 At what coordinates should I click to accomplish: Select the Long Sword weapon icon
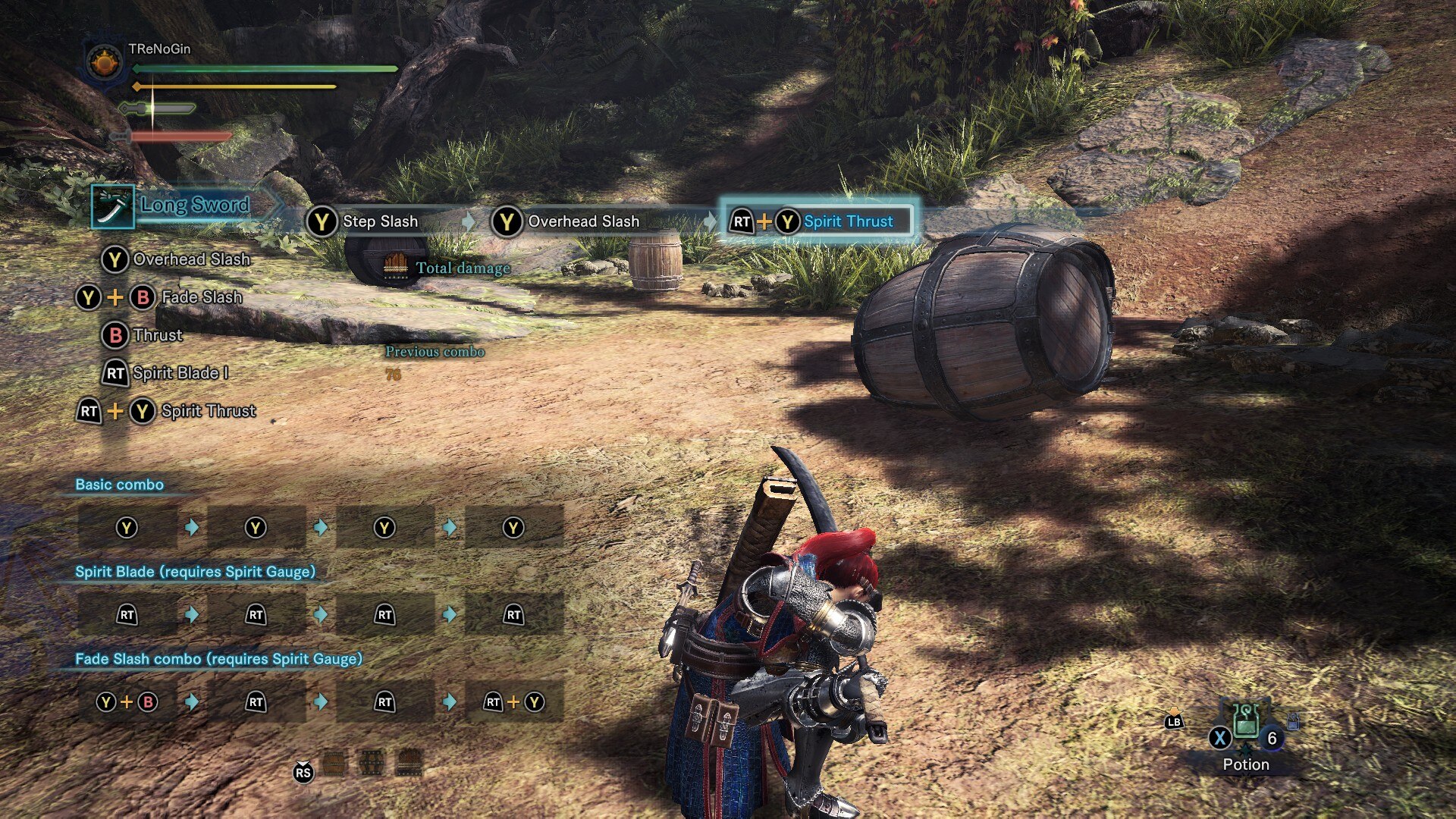[x=113, y=206]
